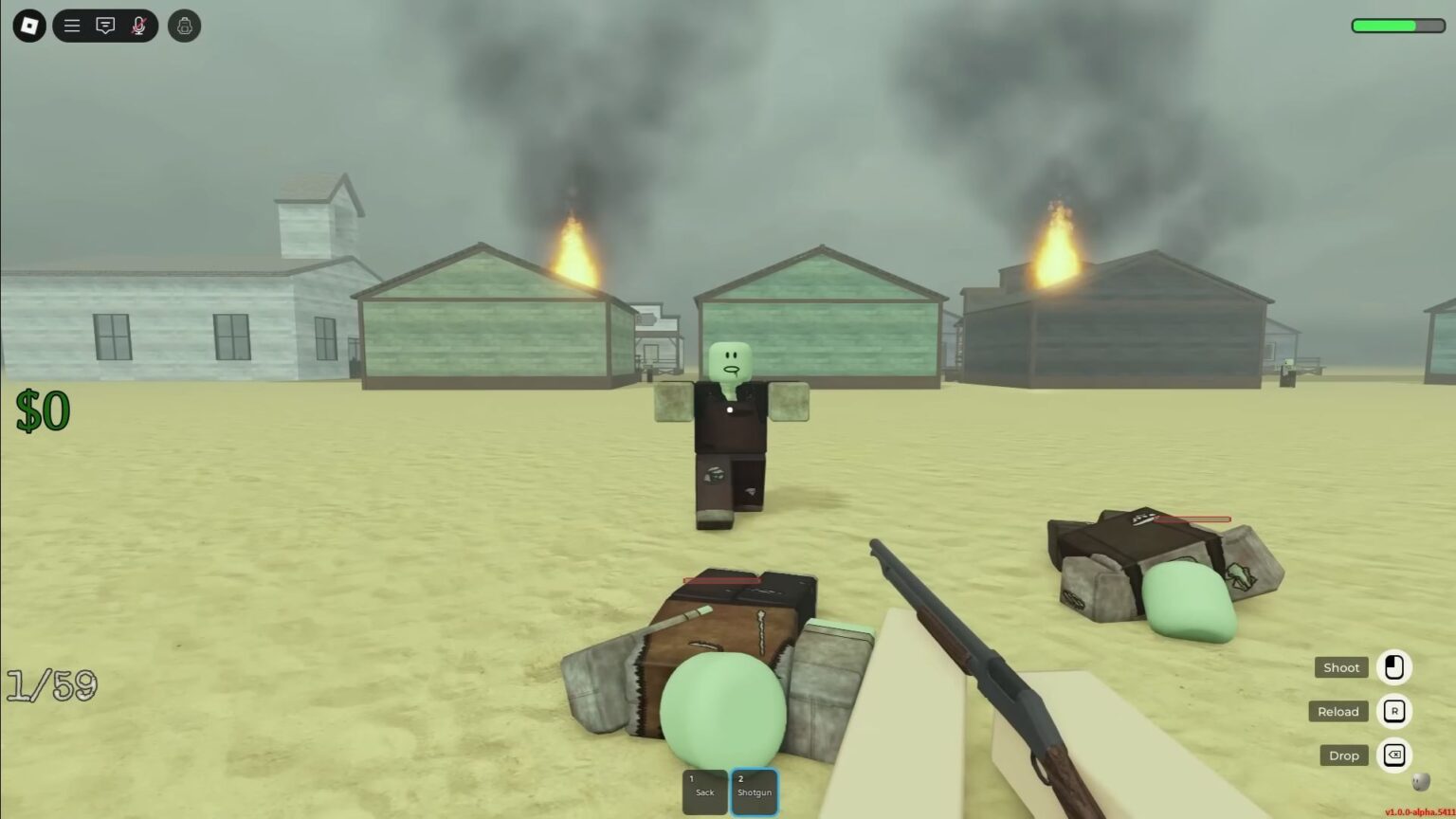1456x819 pixels.
Task: Click the Roblox logo icon
Action: point(27,26)
